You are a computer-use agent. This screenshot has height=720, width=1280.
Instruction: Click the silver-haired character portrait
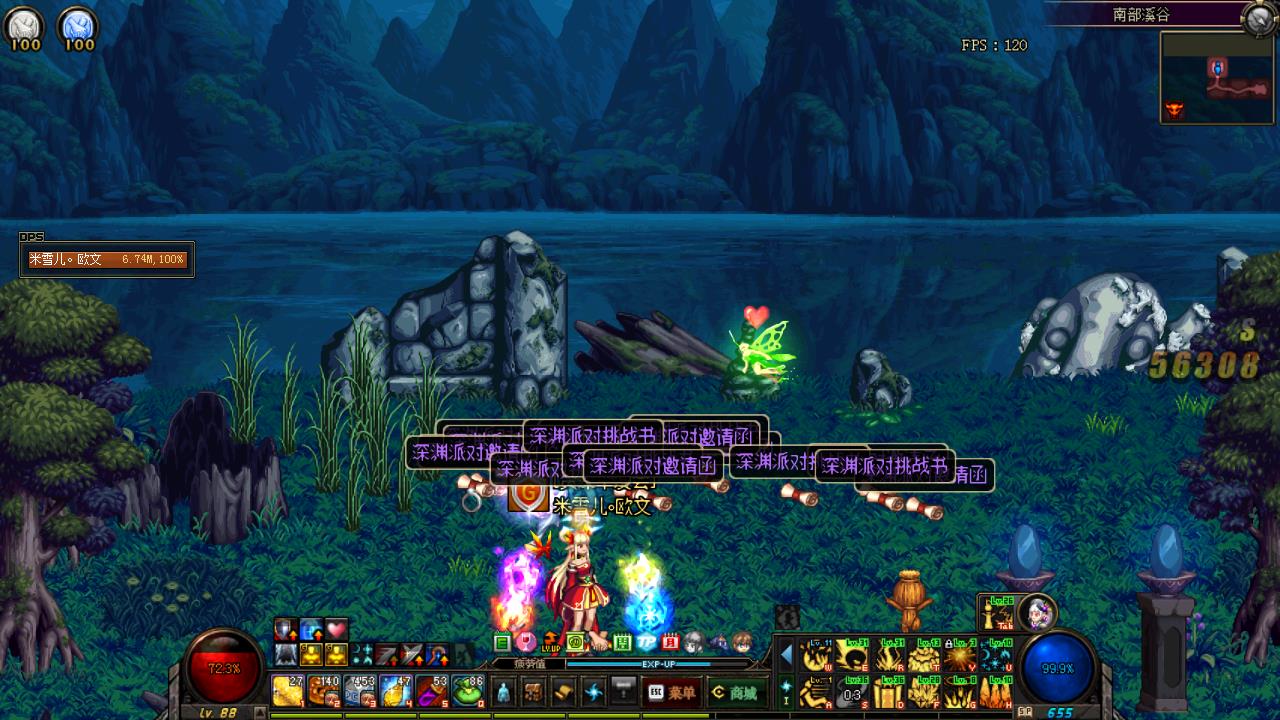pyautogui.click(x=1038, y=611)
